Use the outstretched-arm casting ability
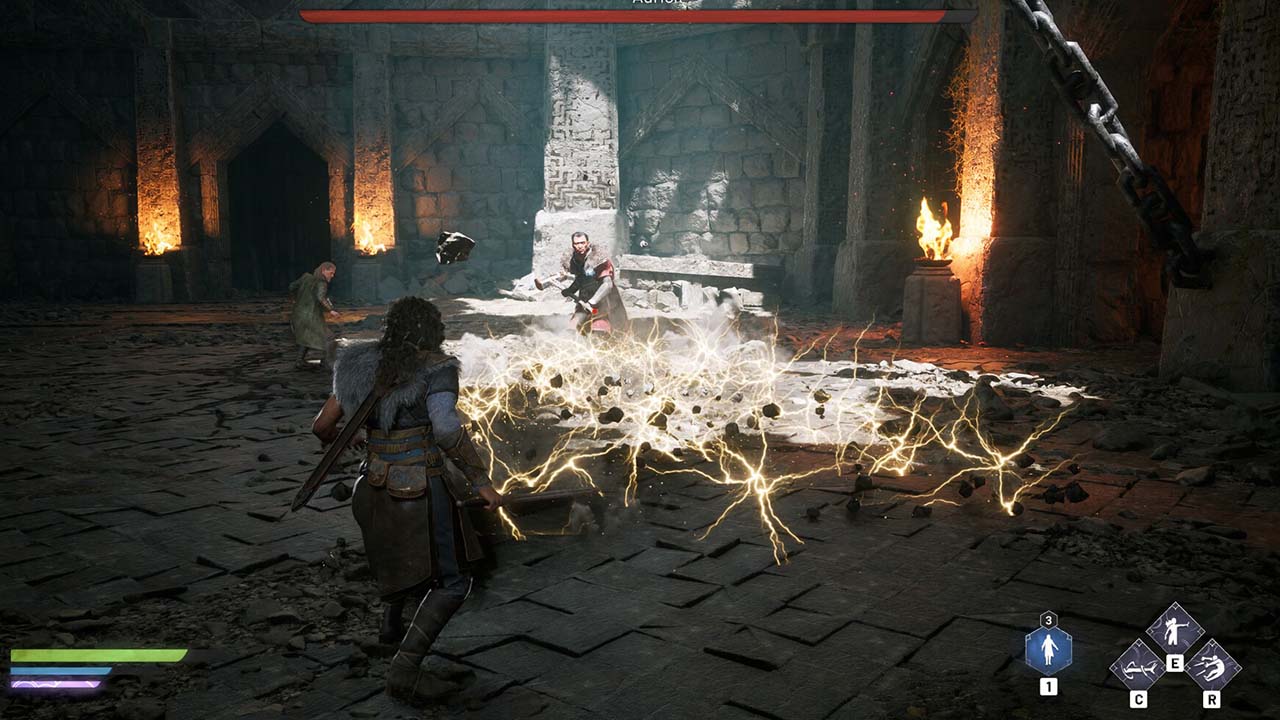The width and height of the screenshot is (1280, 720). pyautogui.click(x=1174, y=628)
